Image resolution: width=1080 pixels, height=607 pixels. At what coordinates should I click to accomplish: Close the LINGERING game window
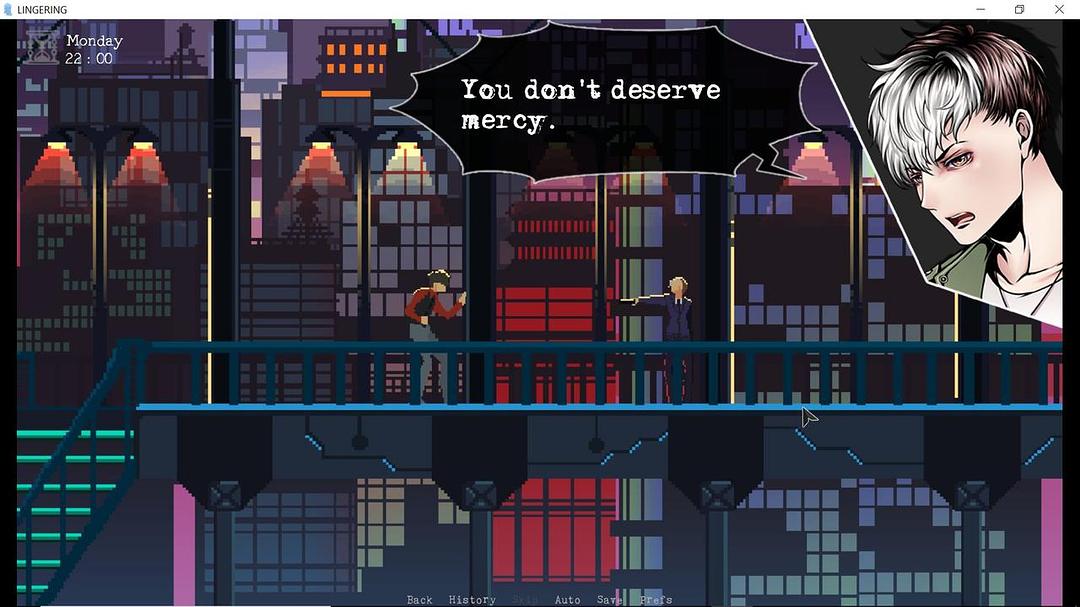[1059, 10]
